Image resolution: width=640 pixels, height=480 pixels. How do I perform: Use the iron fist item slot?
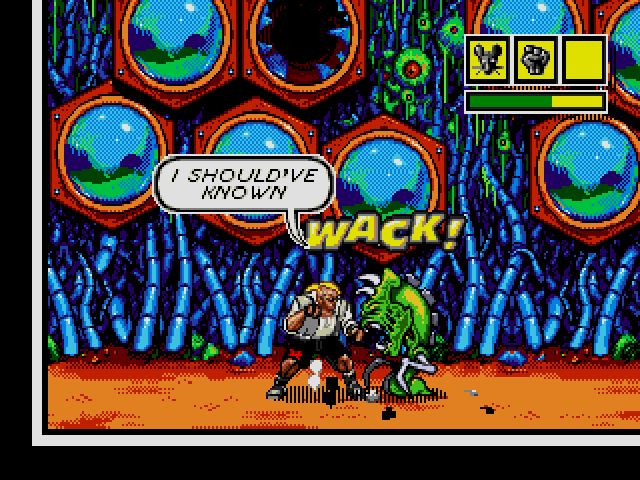click(535, 61)
